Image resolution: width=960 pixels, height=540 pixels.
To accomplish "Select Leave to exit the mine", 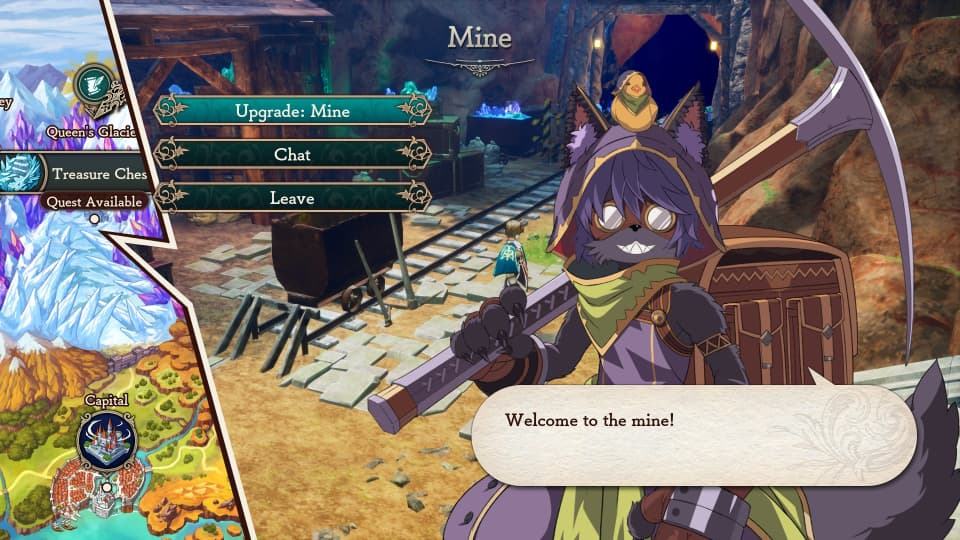I will pos(292,197).
